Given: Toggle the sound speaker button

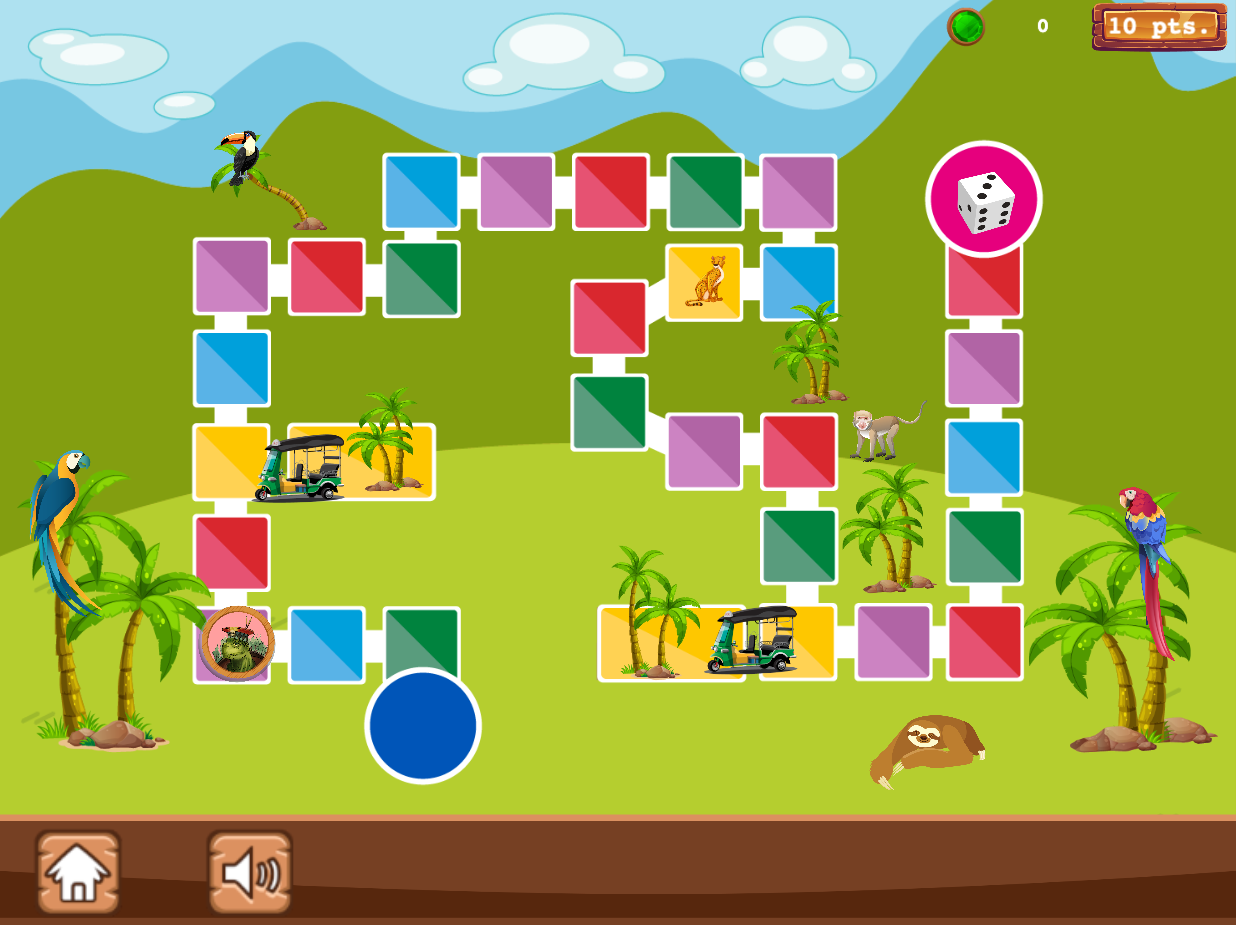Looking at the screenshot, I should (x=250, y=871).
